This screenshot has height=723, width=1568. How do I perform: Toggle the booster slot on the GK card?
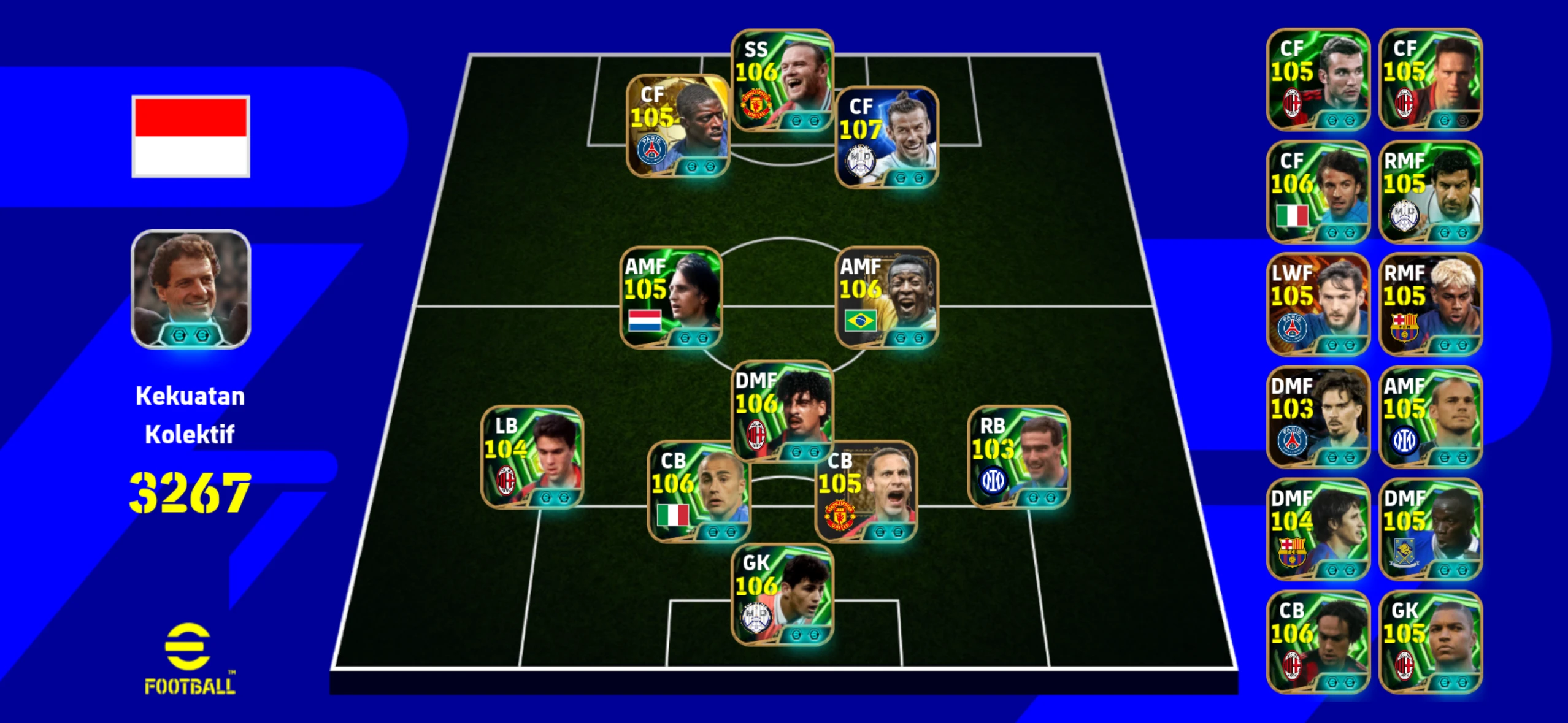coord(797,635)
